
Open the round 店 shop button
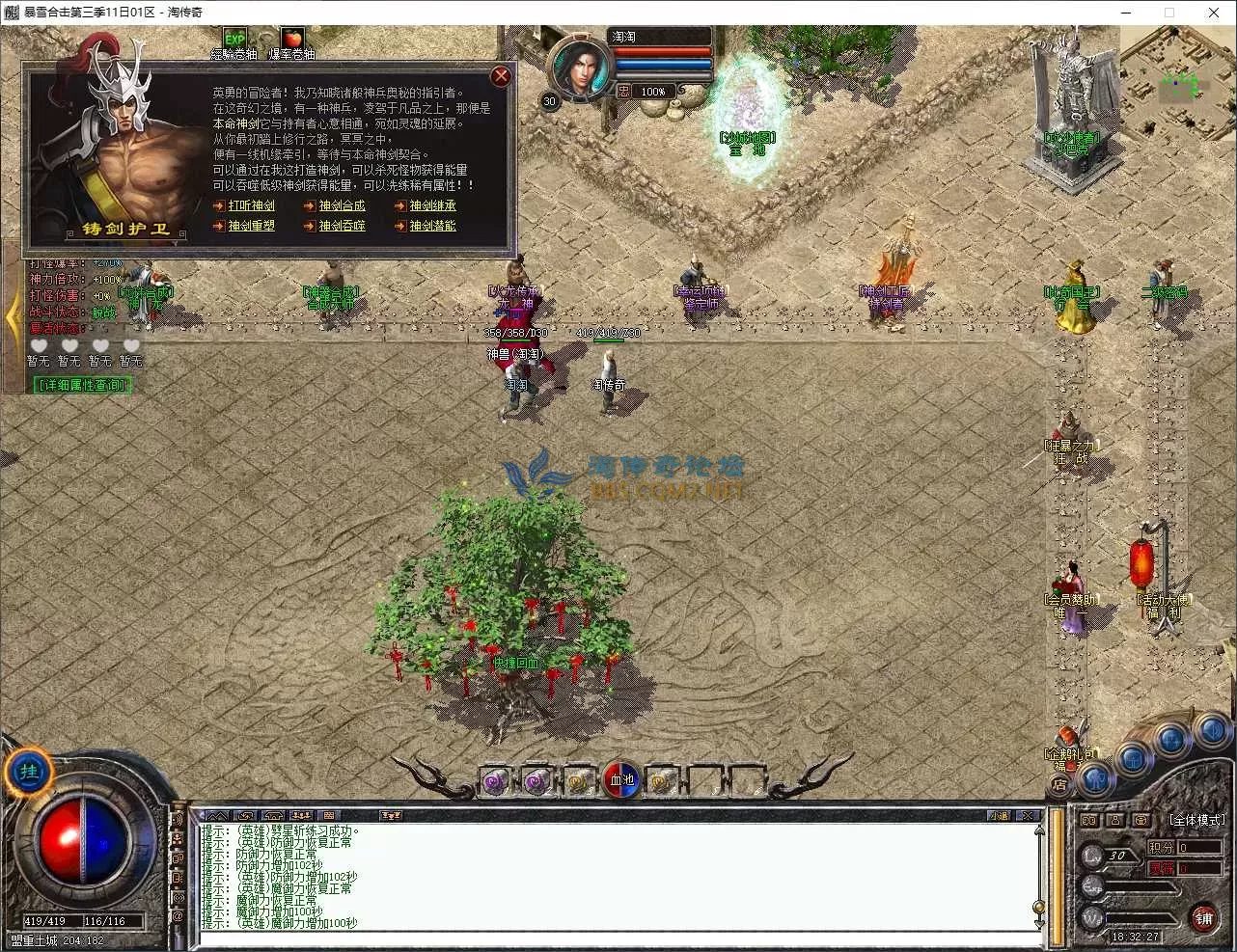pyautogui.click(x=1058, y=785)
